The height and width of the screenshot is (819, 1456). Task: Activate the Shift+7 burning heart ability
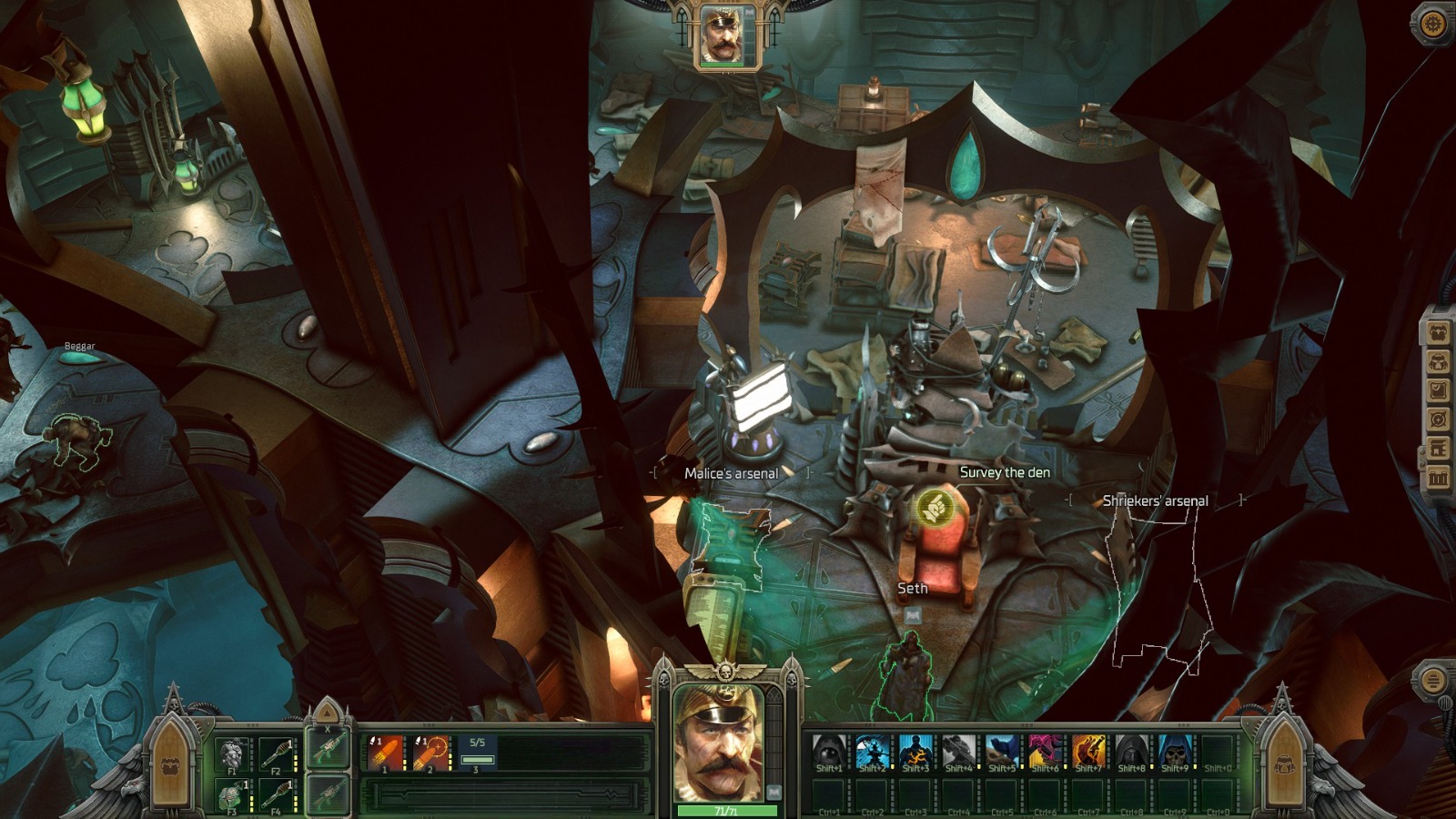coord(1088,749)
